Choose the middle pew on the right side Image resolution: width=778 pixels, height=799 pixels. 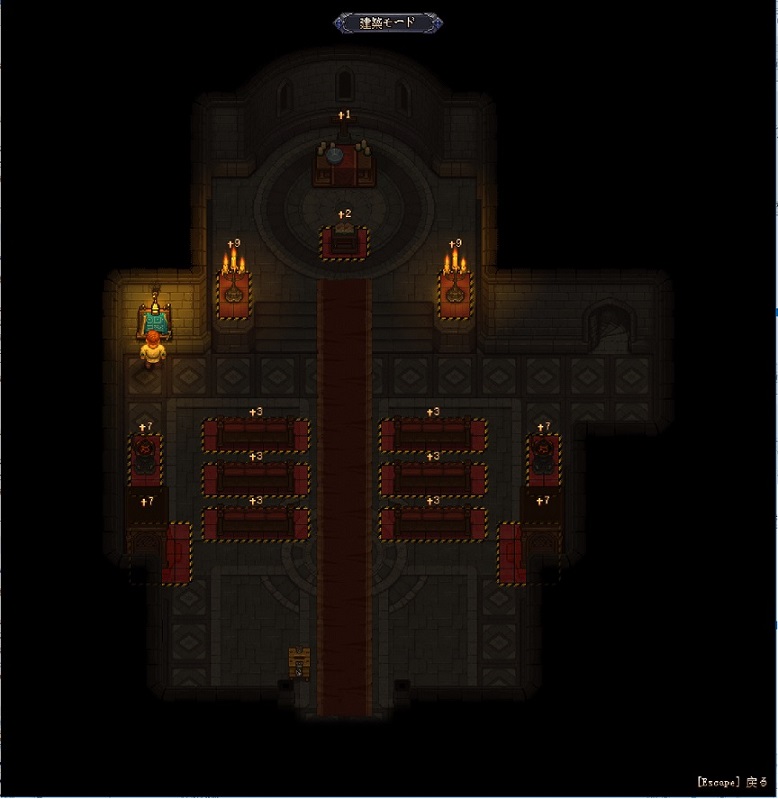point(433,480)
